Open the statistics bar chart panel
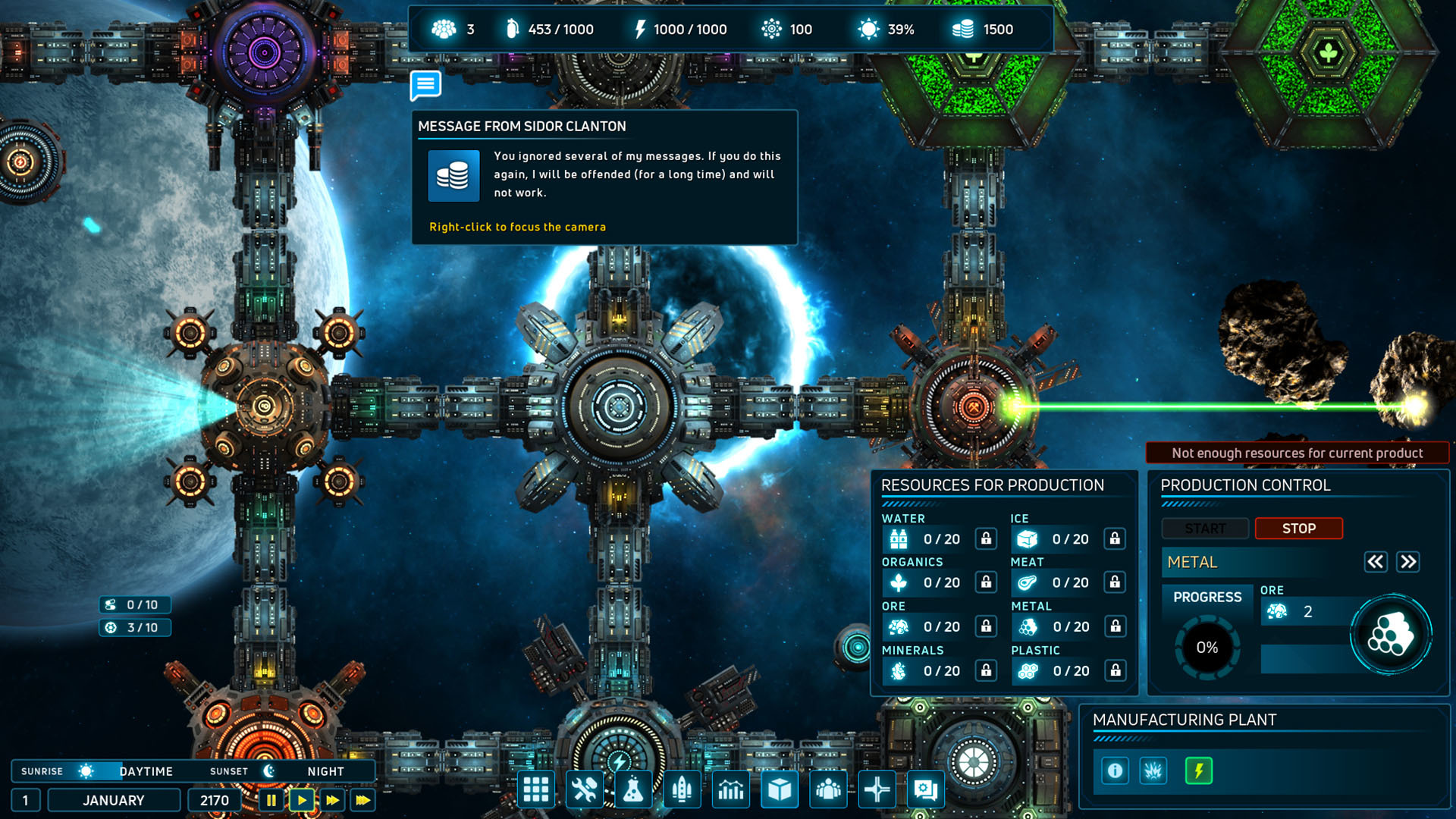This screenshot has height=819, width=1456. [x=731, y=790]
